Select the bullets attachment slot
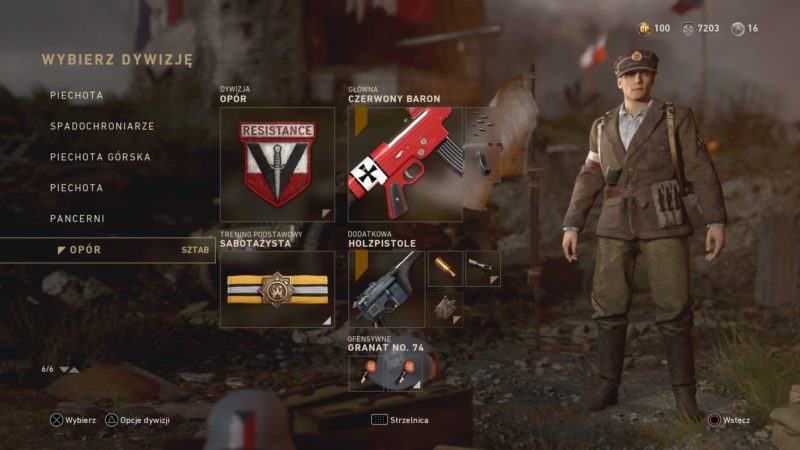 tap(481, 124)
